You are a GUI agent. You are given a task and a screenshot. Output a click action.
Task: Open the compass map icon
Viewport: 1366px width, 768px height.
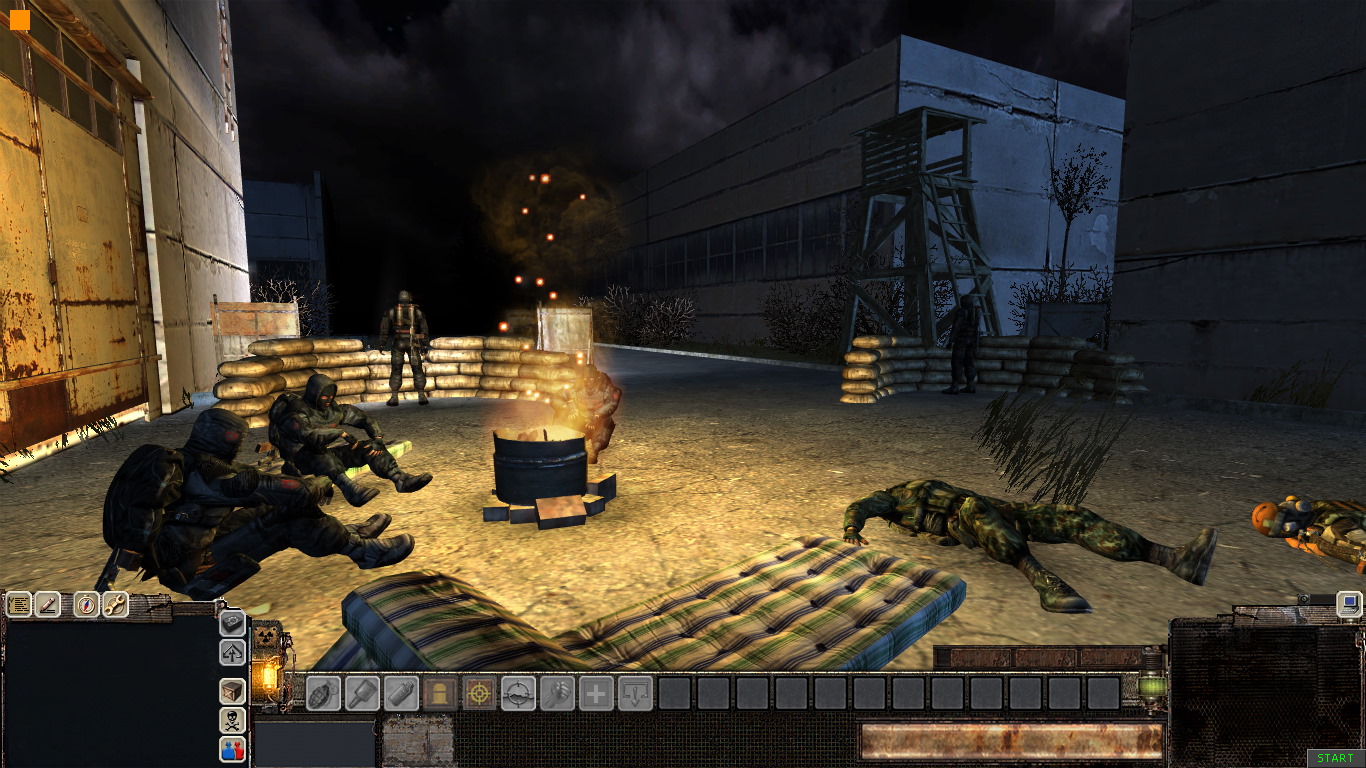coord(87,604)
